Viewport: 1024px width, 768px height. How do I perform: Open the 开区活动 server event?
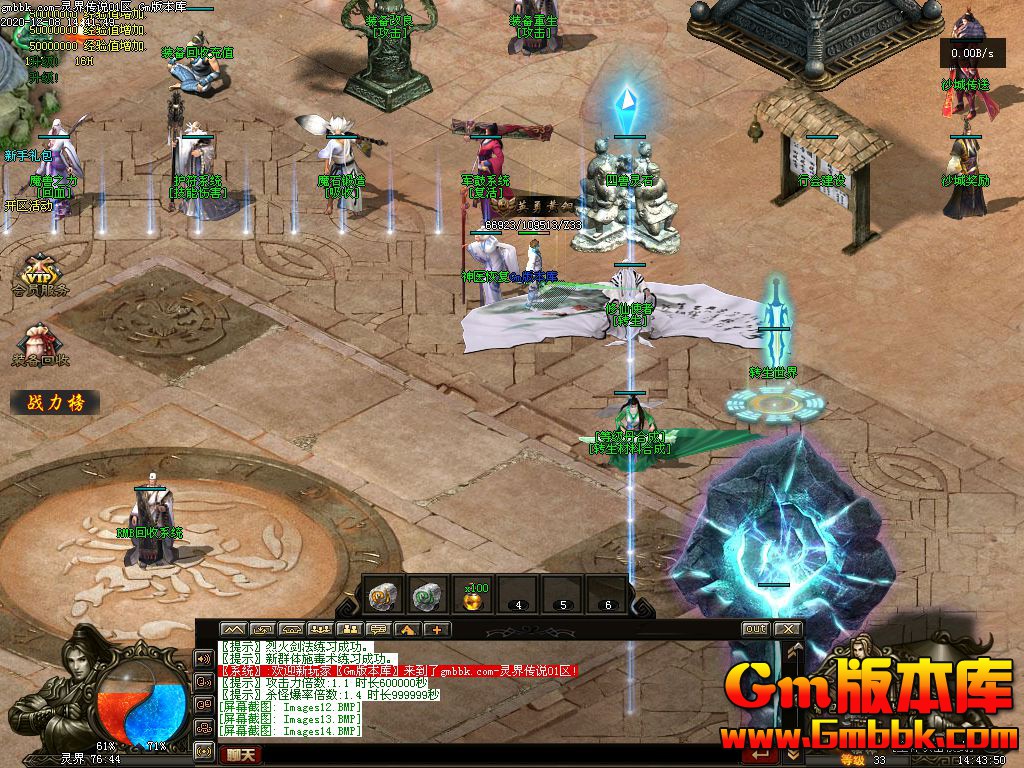tap(28, 205)
